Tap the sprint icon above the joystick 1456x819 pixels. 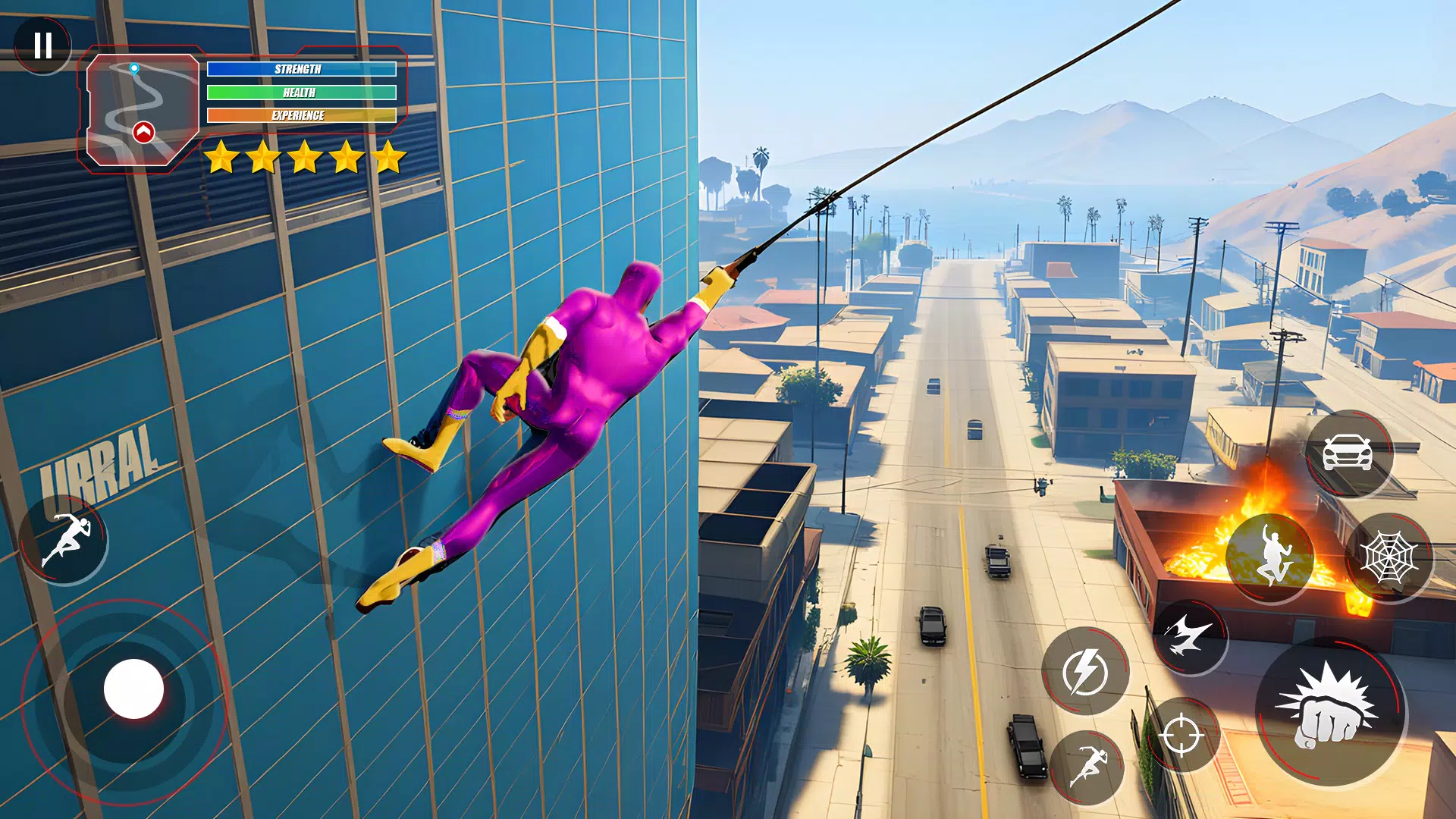pos(65,540)
